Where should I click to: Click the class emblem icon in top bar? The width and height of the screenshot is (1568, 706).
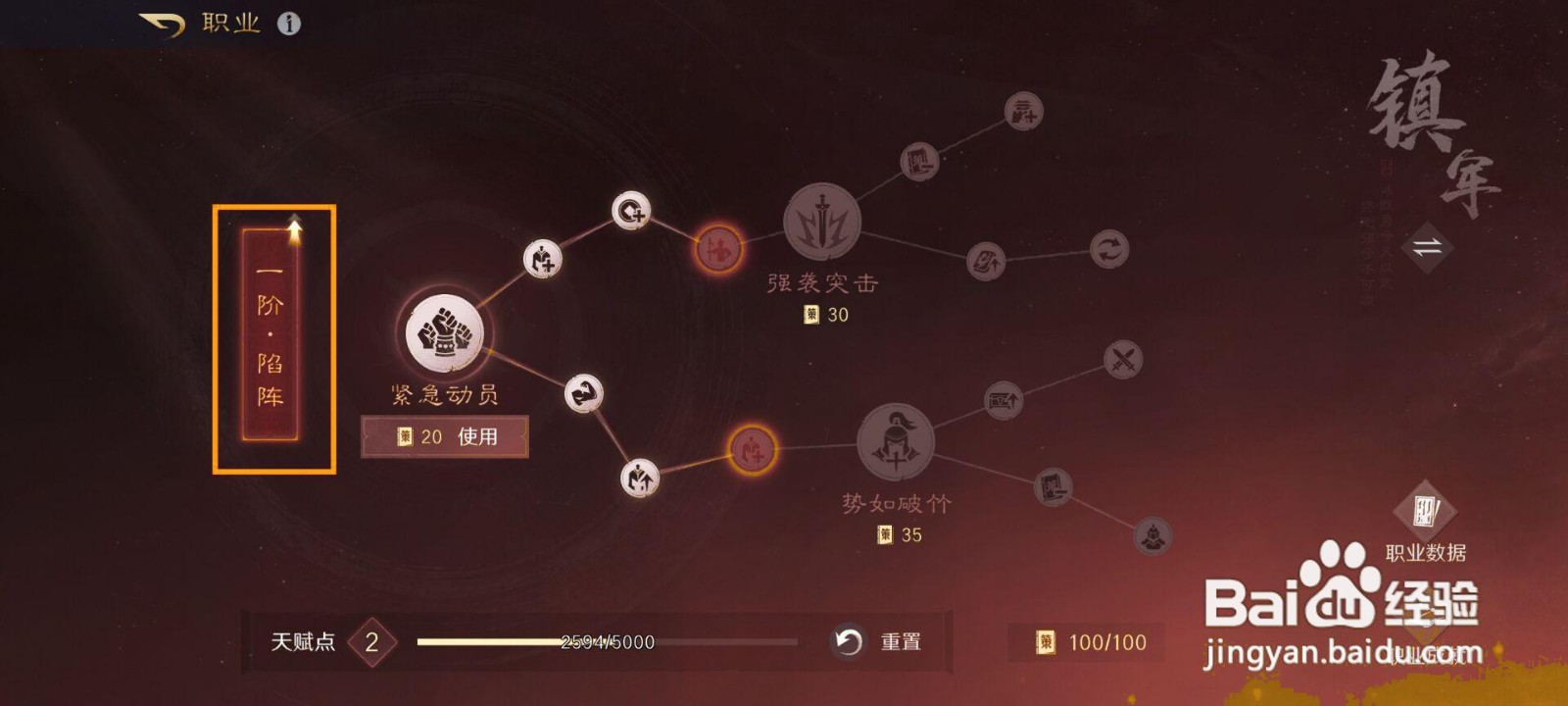coord(164,22)
